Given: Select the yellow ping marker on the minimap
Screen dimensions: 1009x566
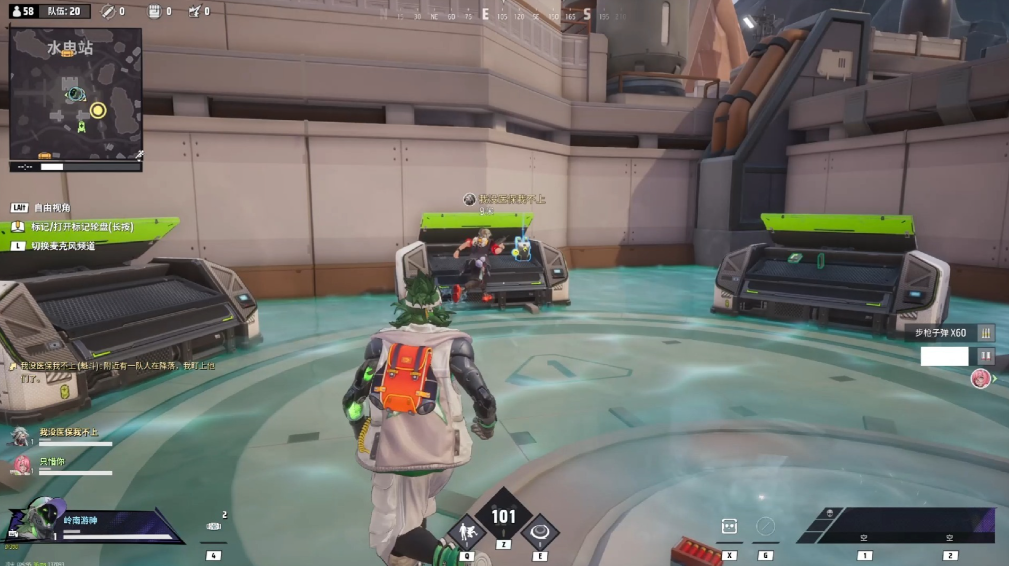Looking at the screenshot, I should point(98,110).
